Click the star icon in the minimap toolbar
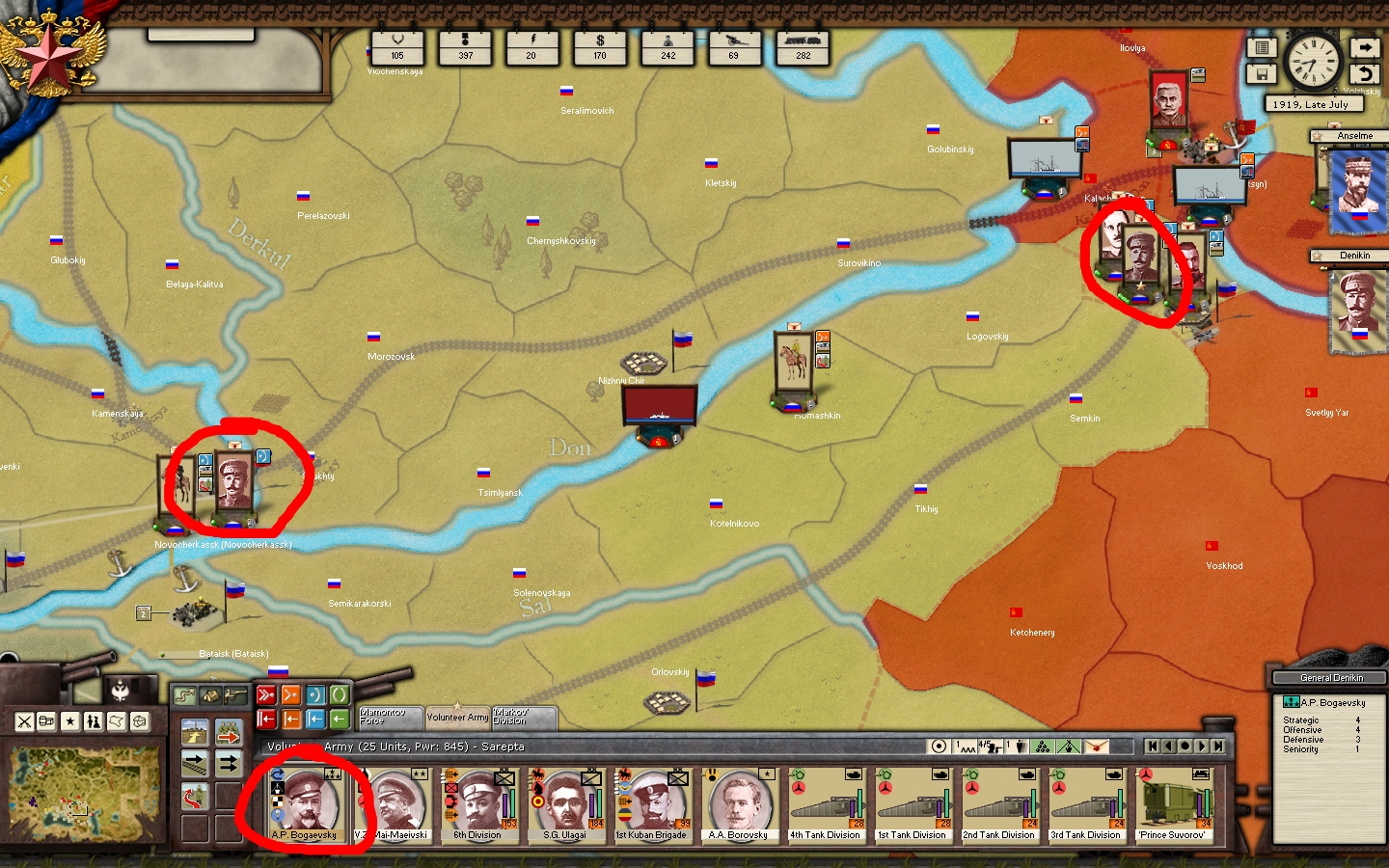 click(x=70, y=721)
